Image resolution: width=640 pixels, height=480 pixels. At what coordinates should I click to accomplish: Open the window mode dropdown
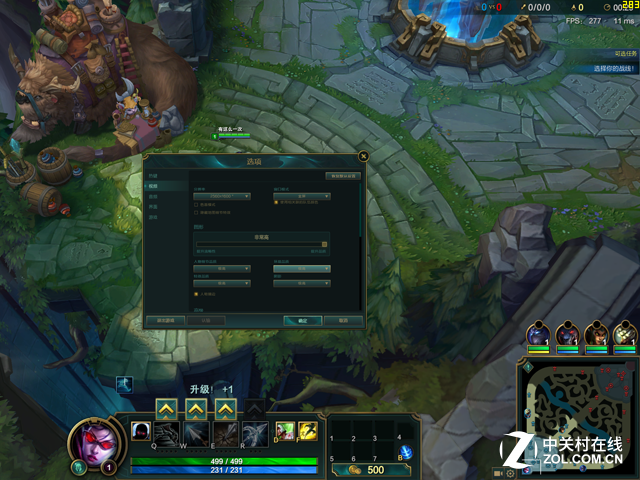(x=301, y=196)
